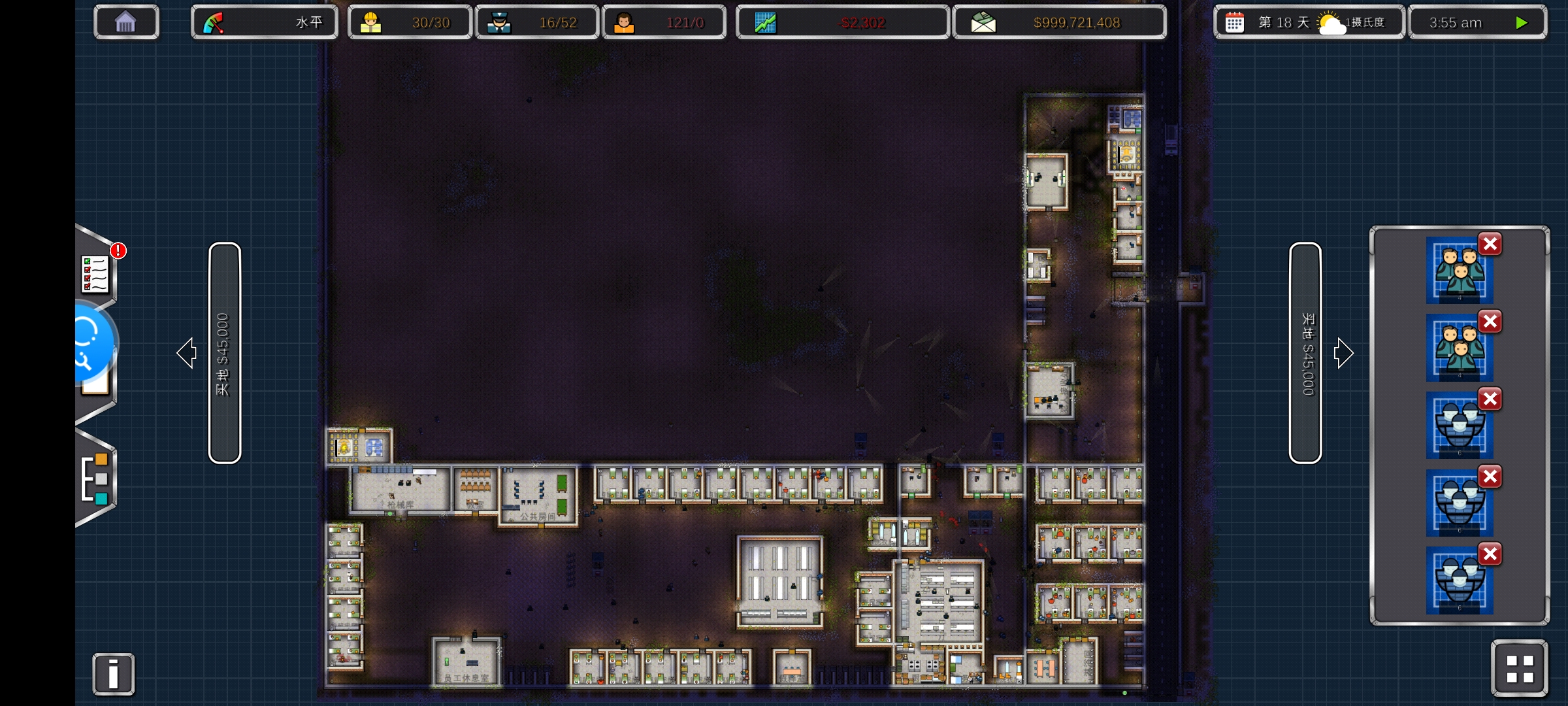Open the to-do checklist with red alert
The image size is (1568, 706).
tap(96, 273)
